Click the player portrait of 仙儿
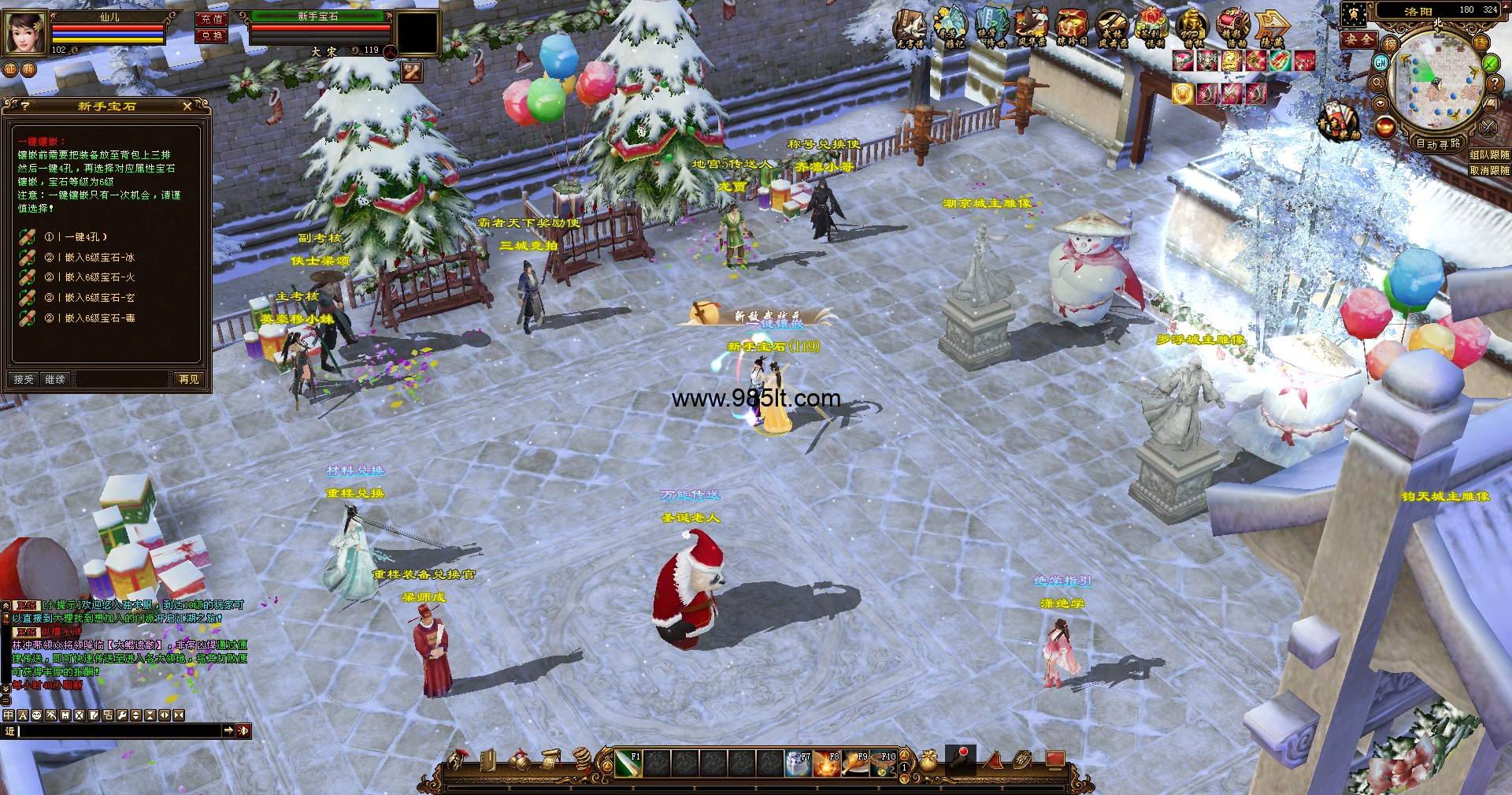Image resolution: width=1512 pixels, height=795 pixels. click(25, 32)
